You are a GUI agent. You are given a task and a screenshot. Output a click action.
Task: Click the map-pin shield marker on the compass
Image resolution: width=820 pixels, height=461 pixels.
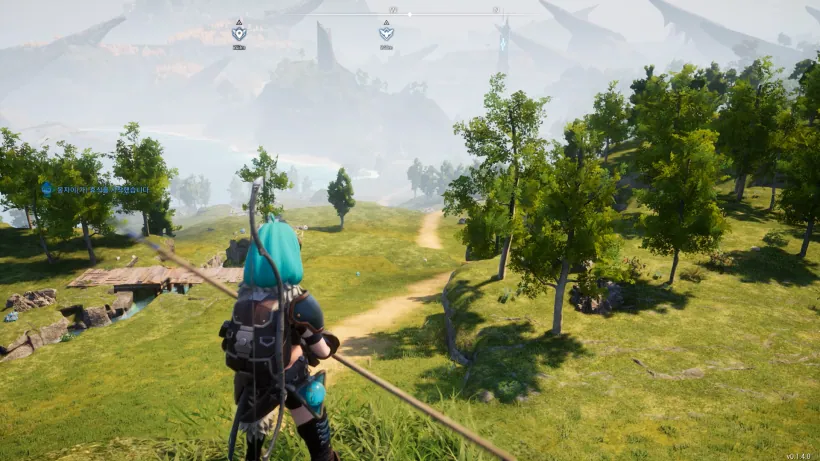[239, 32]
